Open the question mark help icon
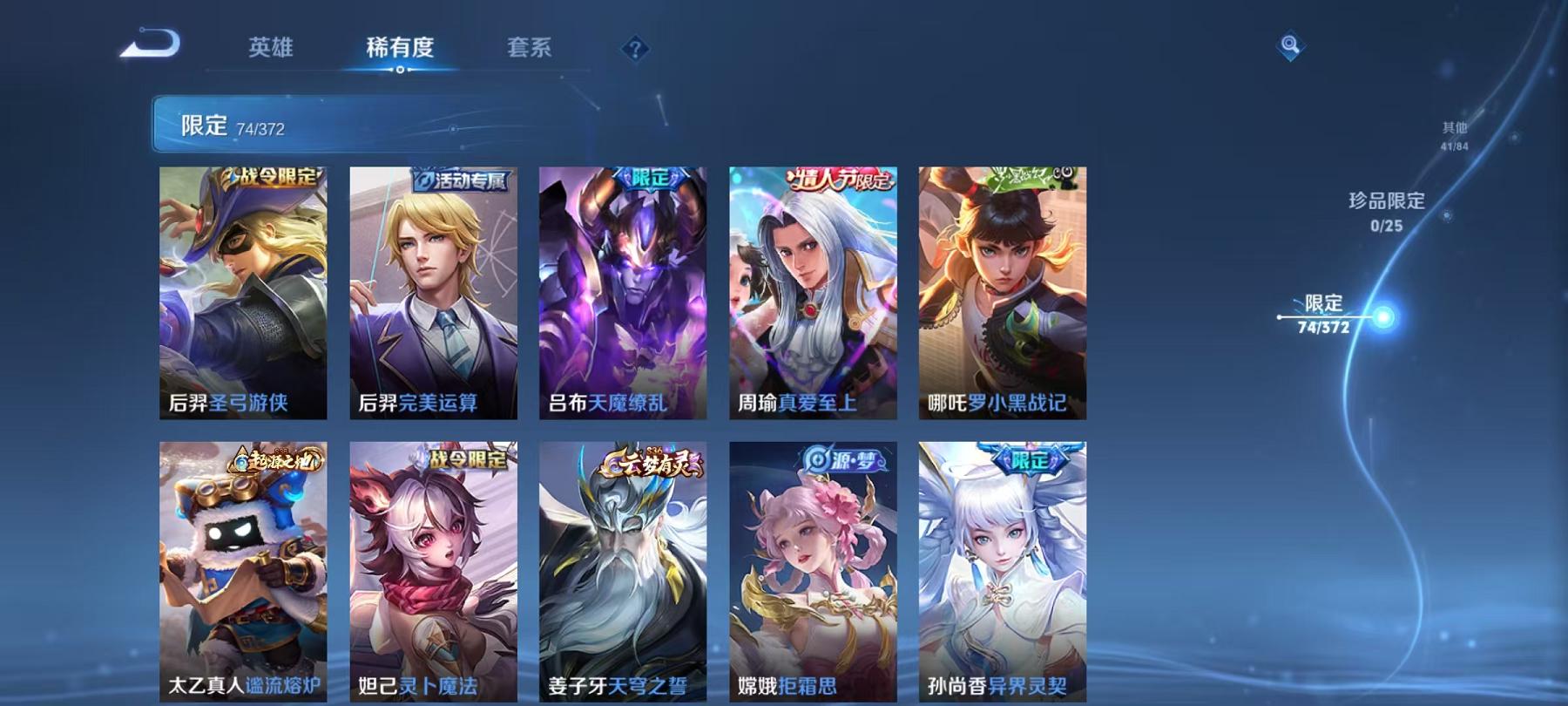The image size is (1568, 706). (635, 48)
